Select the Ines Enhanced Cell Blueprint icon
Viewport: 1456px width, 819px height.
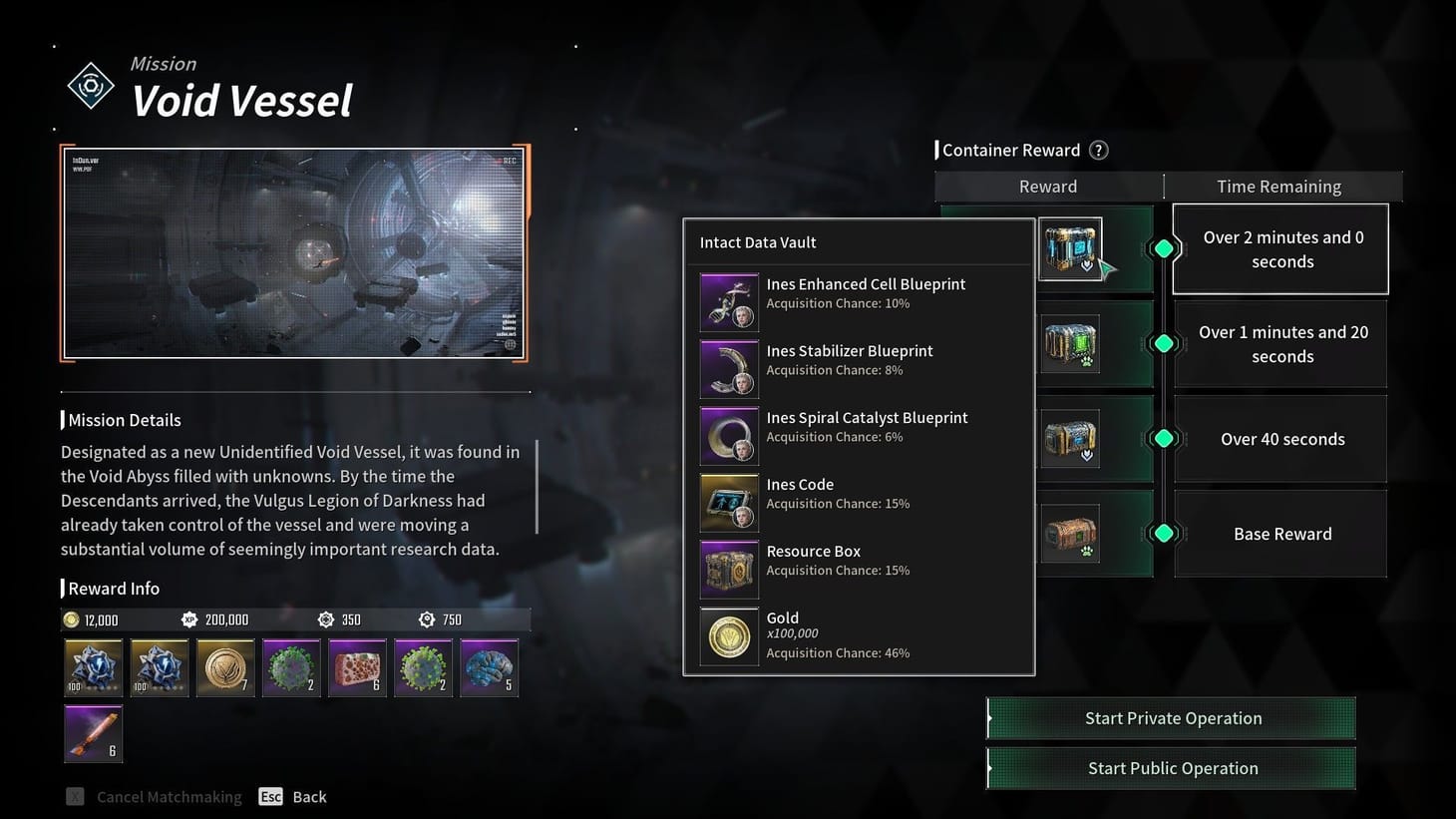pos(728,301)
